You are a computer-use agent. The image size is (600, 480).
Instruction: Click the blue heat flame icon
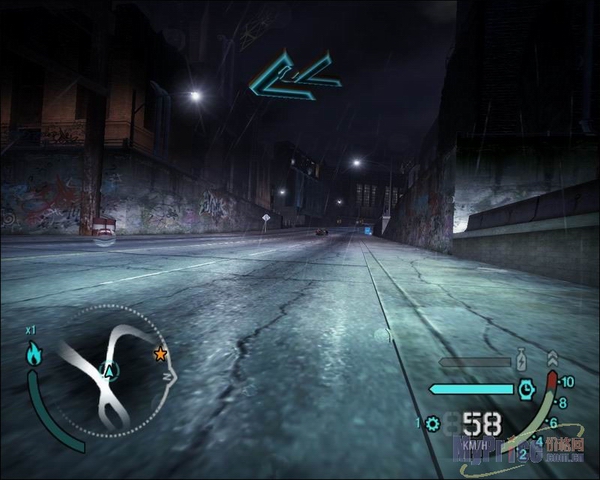36,353
